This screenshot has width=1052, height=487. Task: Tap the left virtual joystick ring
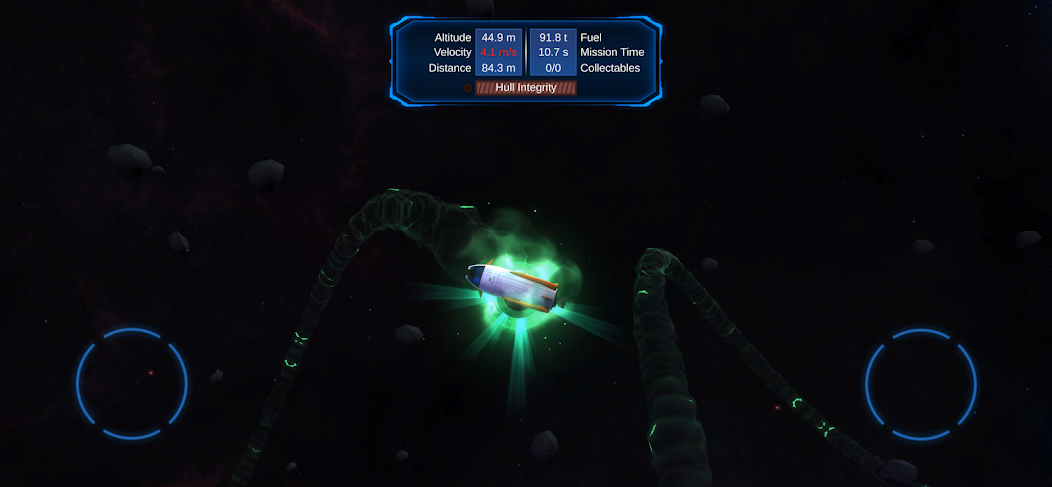click(x=132, y=383)
